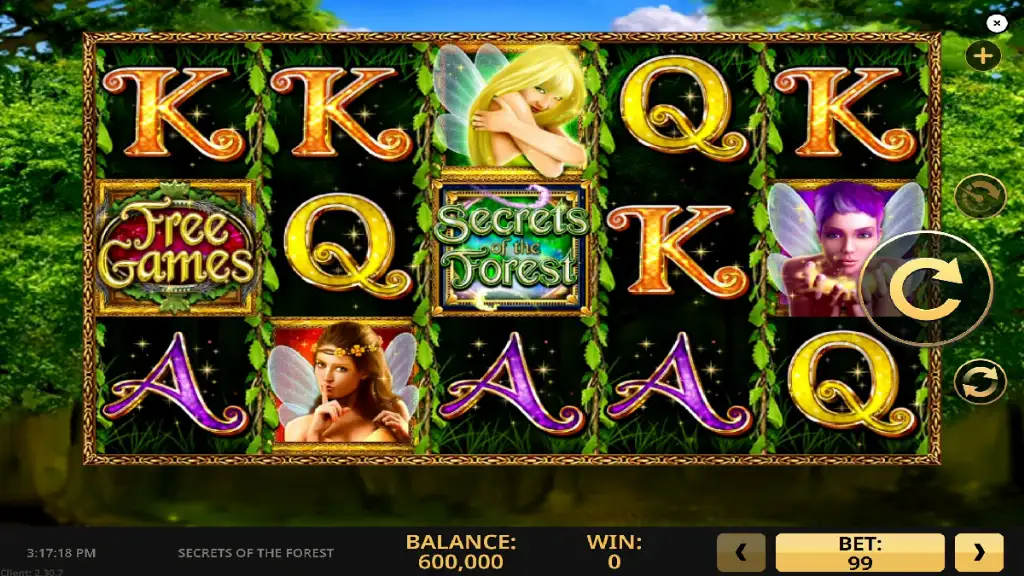Start autoplay with the lower bright double-arrow icon

[979, 383]
